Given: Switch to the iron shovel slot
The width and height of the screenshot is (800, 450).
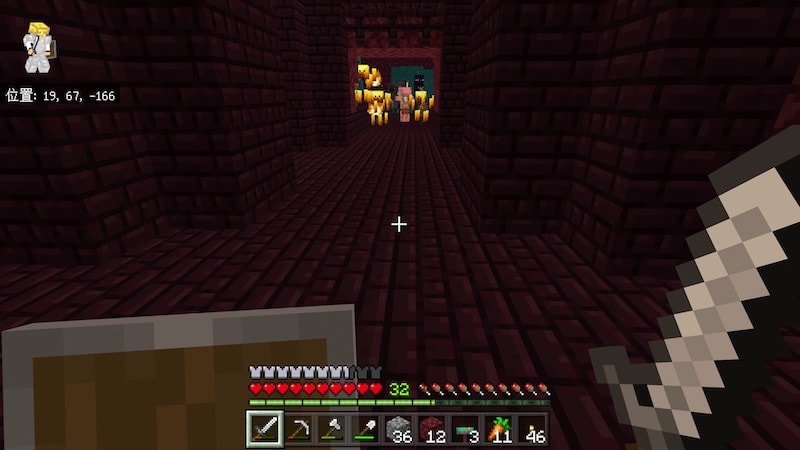Looking at the screenshot, I should (x=364, y=429).
